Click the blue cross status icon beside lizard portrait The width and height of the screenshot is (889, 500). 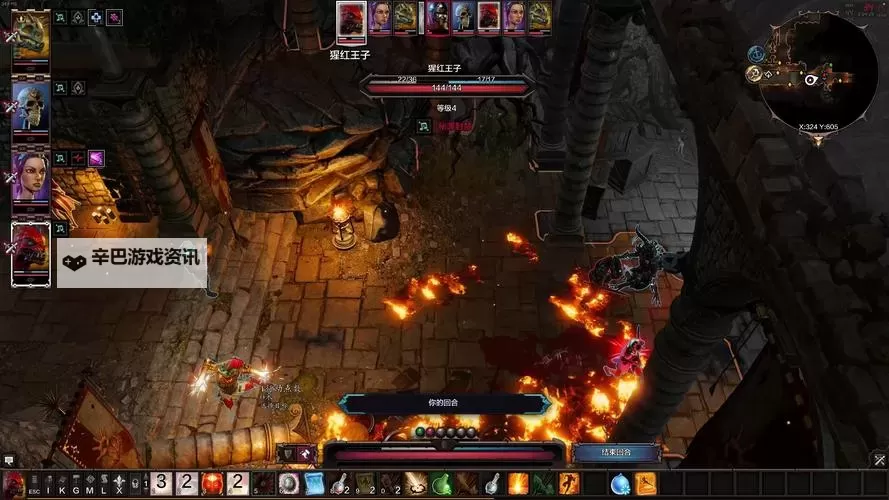(95, 18)
